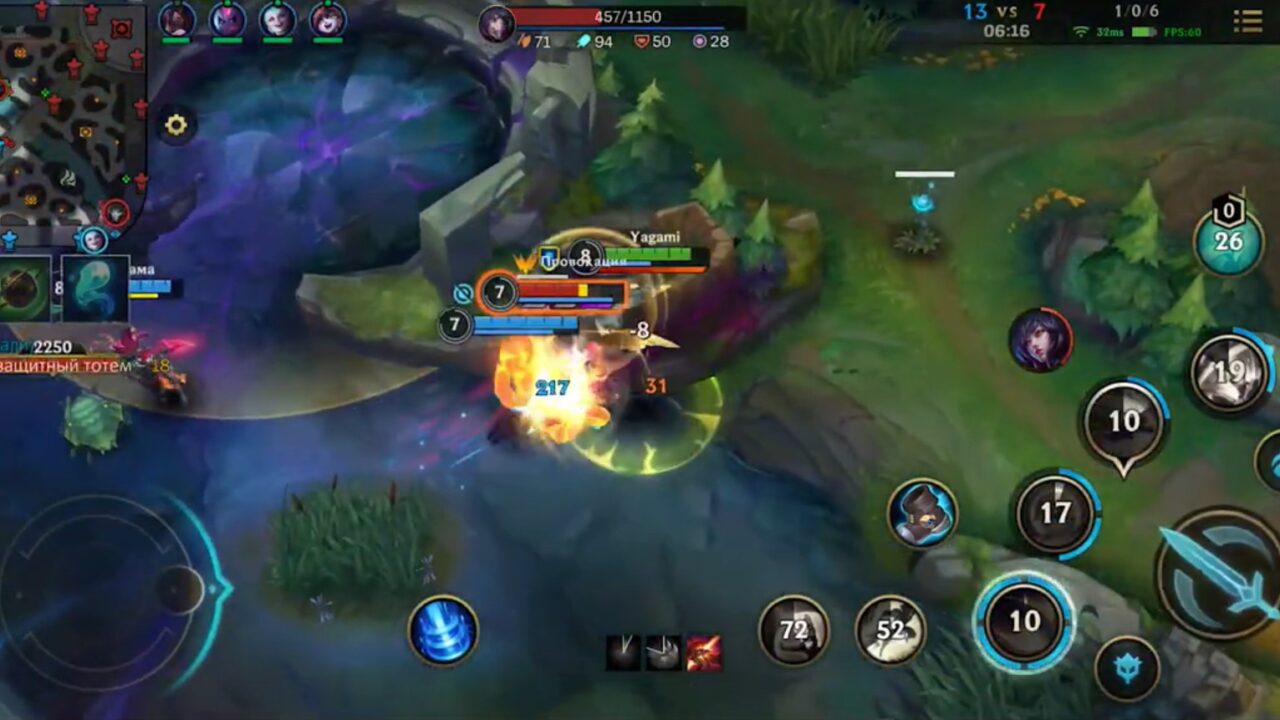Tap the green battery indicator near FPS counter
This screenshot has height=720, width=1280.
(x=1142, y=32)
